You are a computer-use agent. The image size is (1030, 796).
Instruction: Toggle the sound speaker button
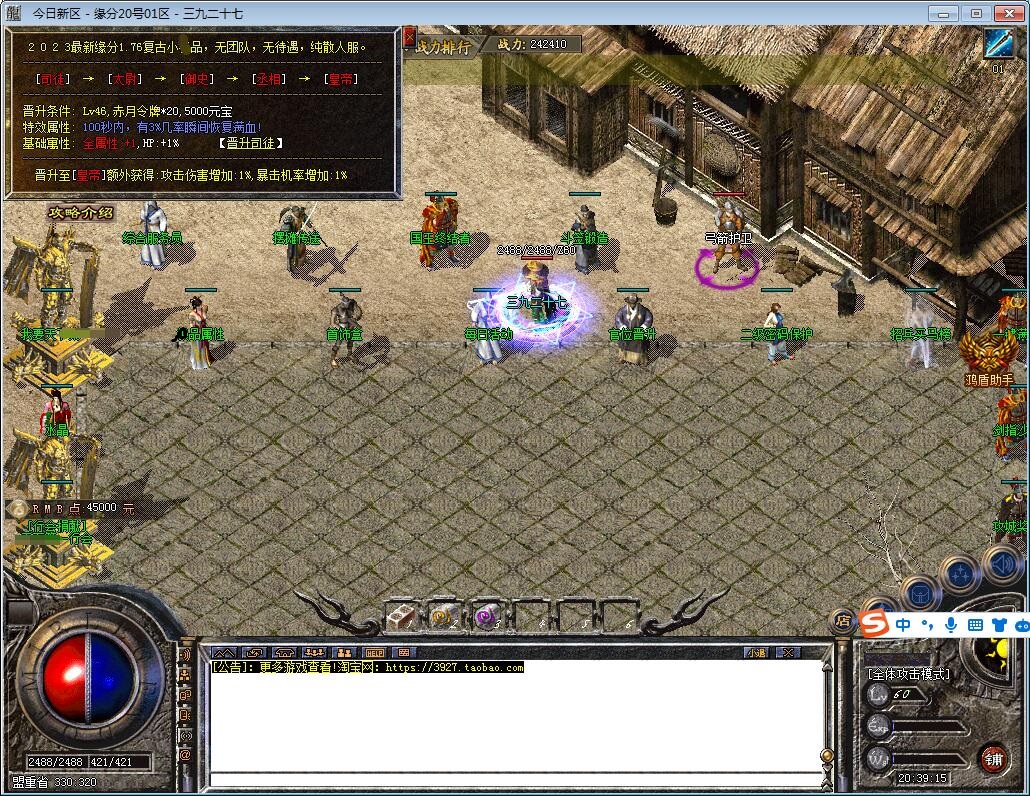(x=1003, y=565)
